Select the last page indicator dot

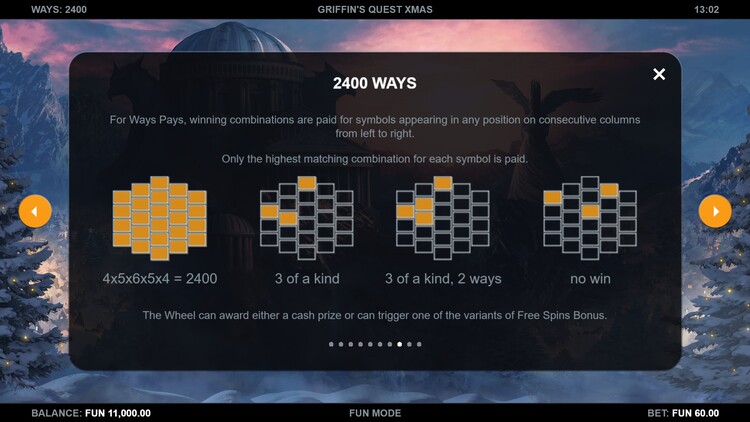419,344
